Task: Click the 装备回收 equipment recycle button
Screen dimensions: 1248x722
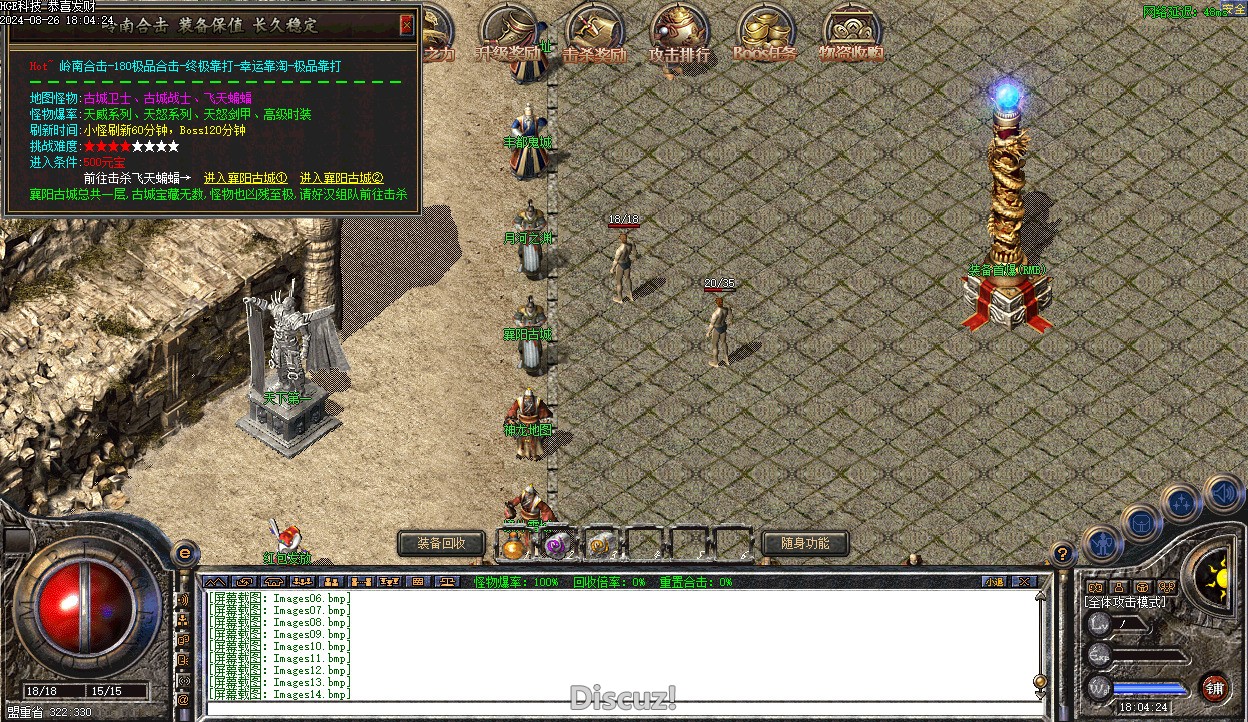Action: [x=441, y=543]
